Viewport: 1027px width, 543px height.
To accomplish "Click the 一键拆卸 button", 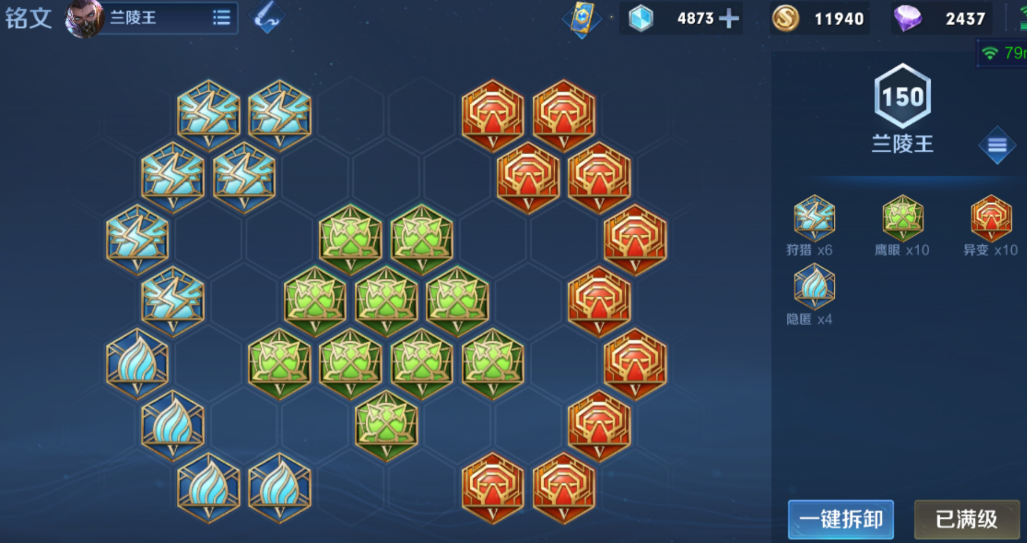I will pyautogui.click(x=840, y=519).
